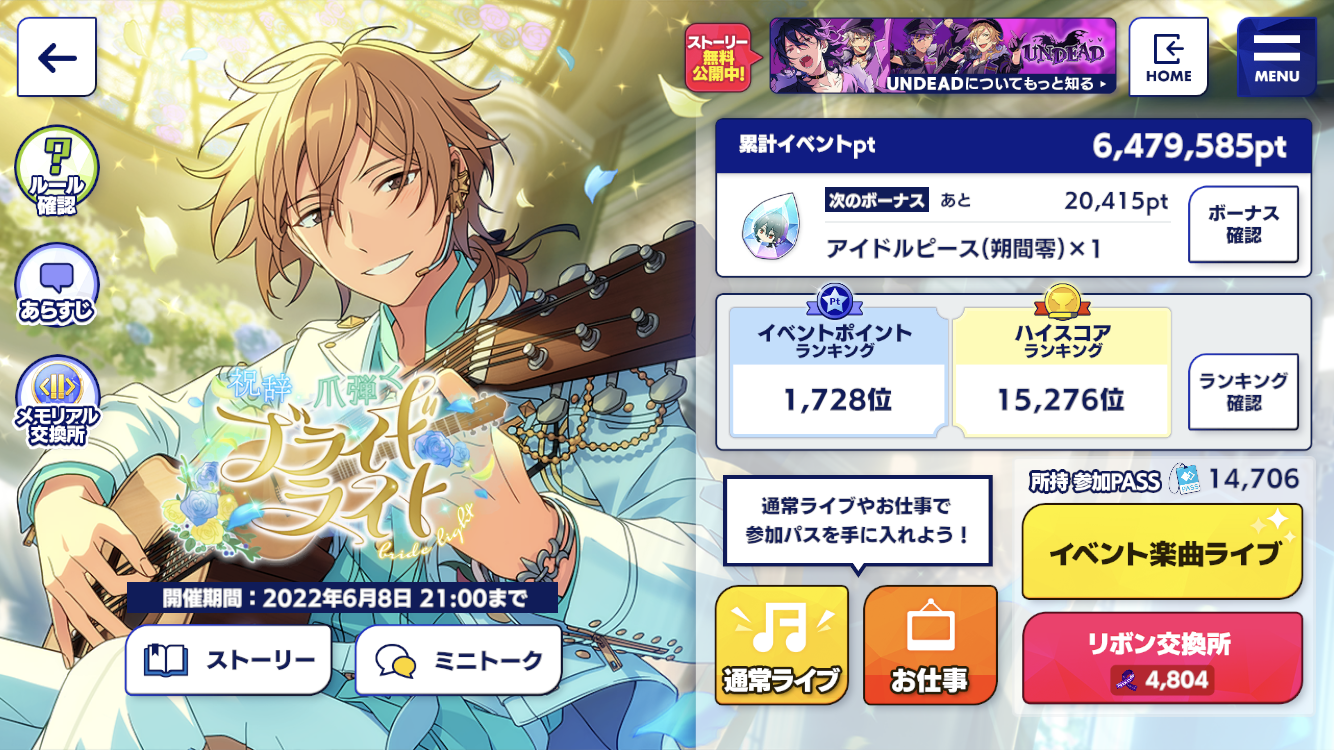Open the あらすじ synopsis icon
Viewport: 1334px width, 750px height.
point(57,287)
